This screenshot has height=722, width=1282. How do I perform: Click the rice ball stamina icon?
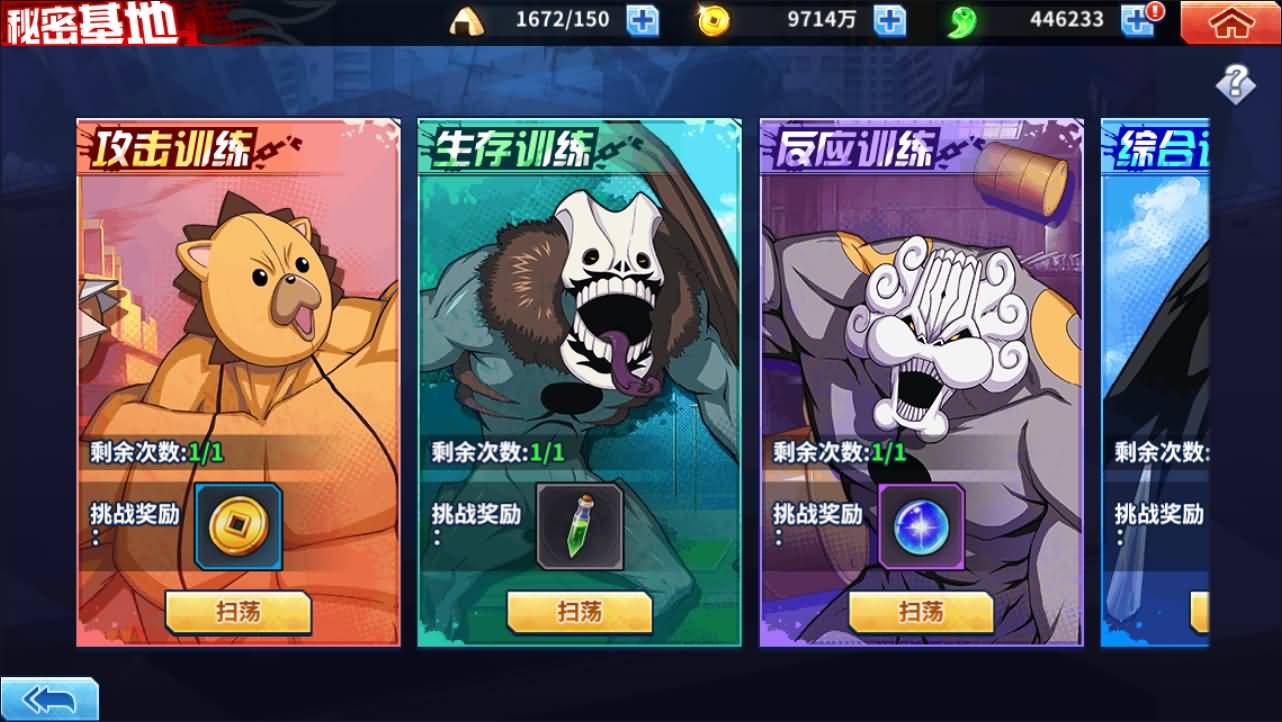pos(466,19)
